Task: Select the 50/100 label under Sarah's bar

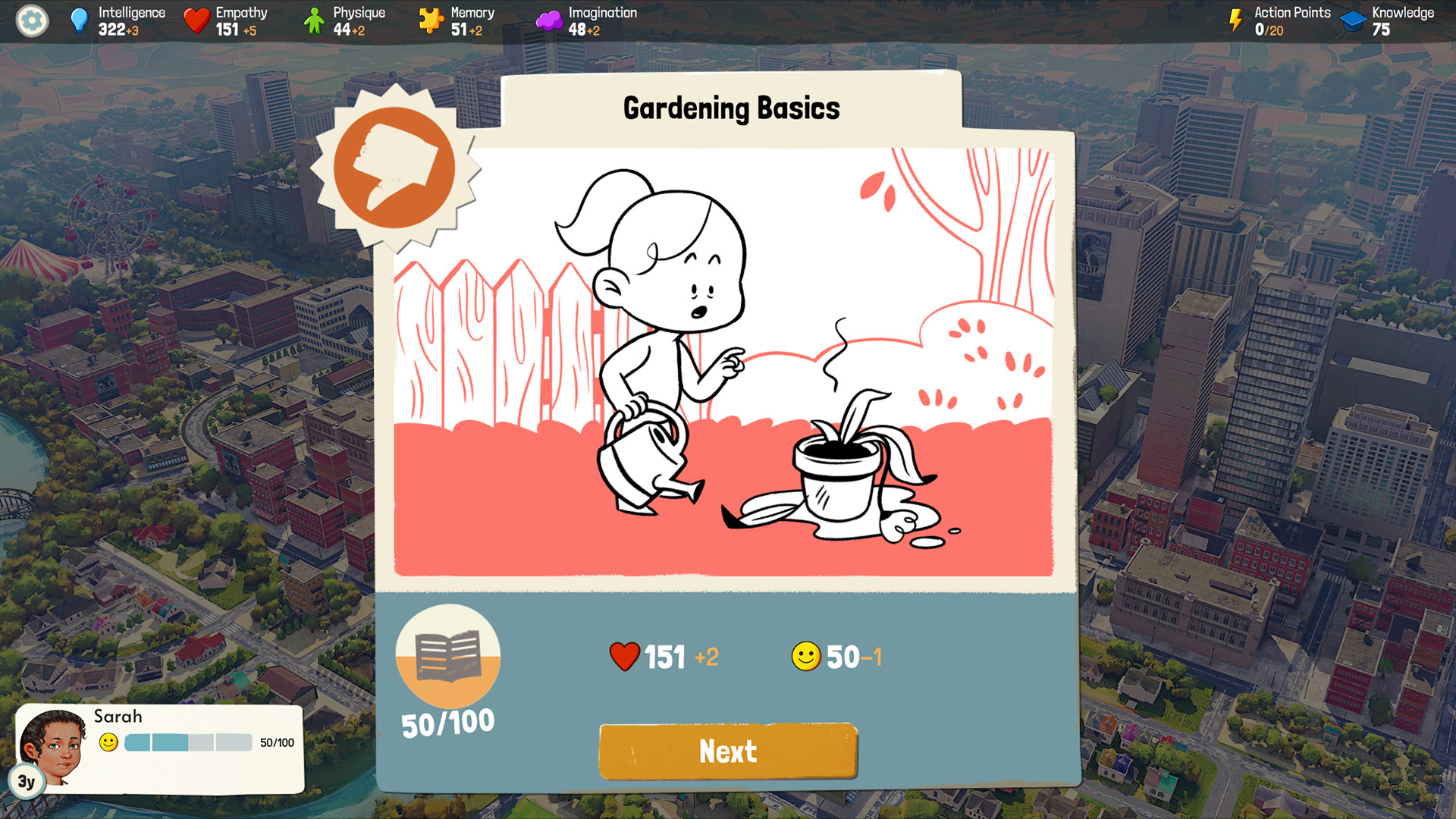Action: 276,744
